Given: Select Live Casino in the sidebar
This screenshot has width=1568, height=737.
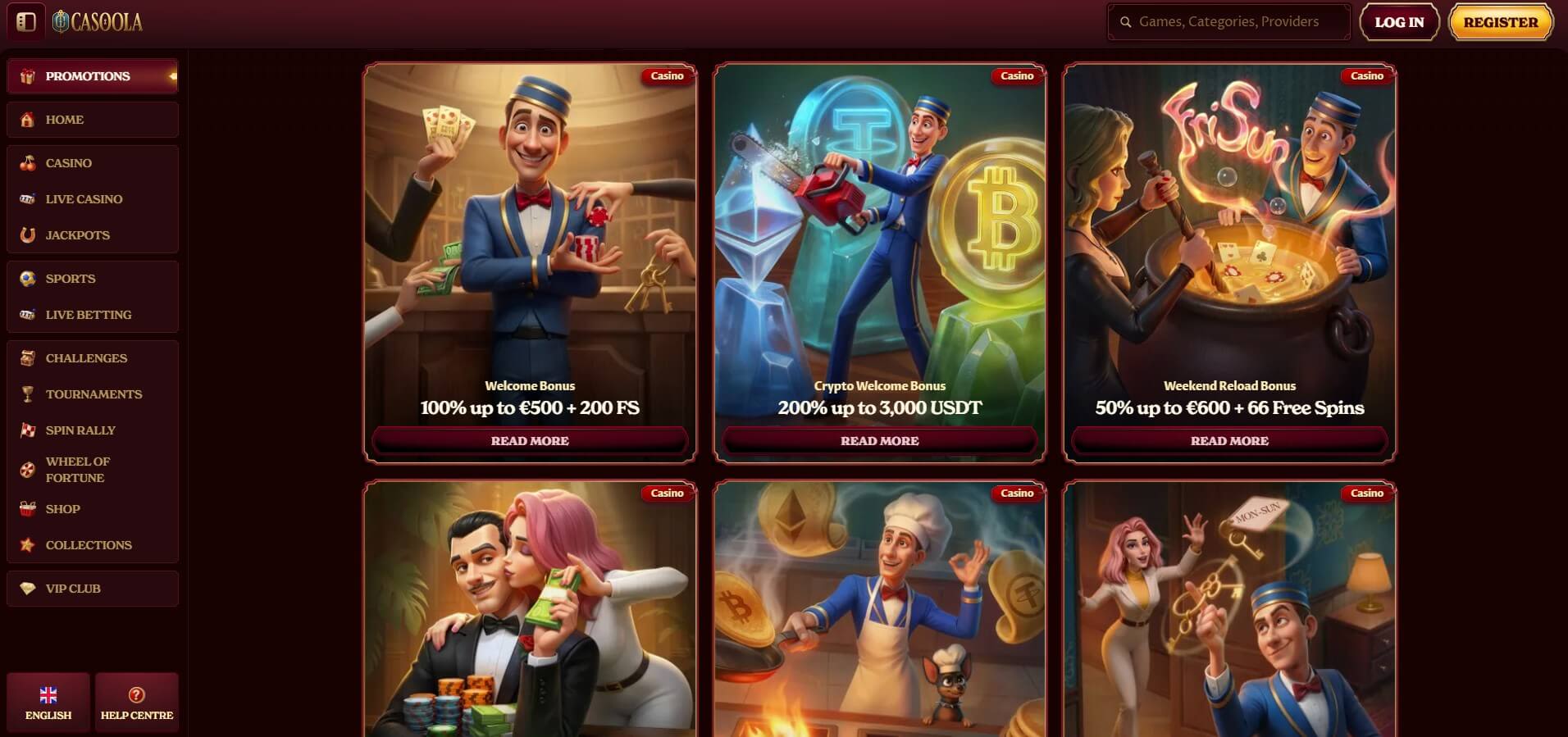Looking at the screenshot, I should (84, 199).
